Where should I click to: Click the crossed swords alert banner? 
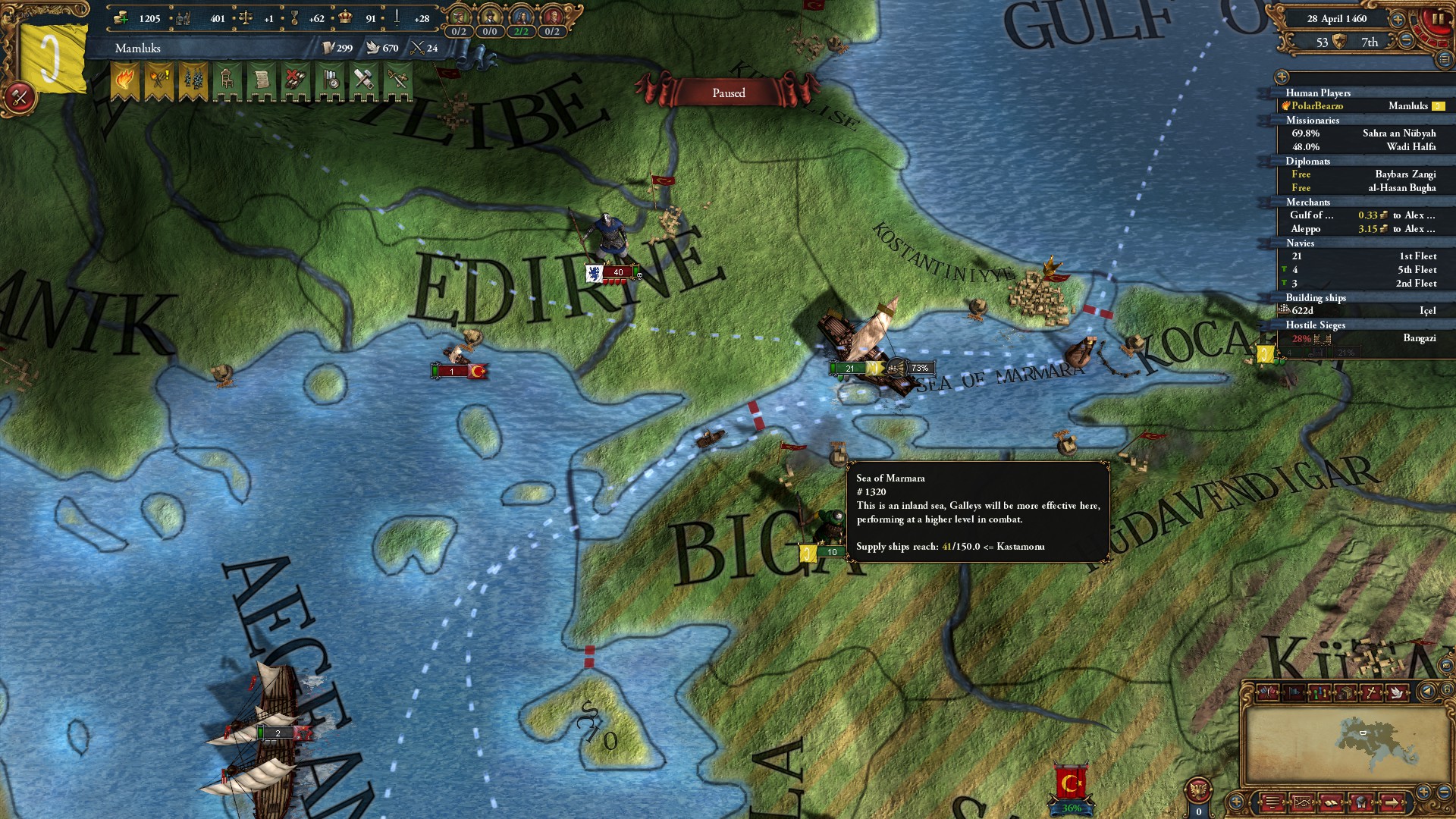point(398,80)
